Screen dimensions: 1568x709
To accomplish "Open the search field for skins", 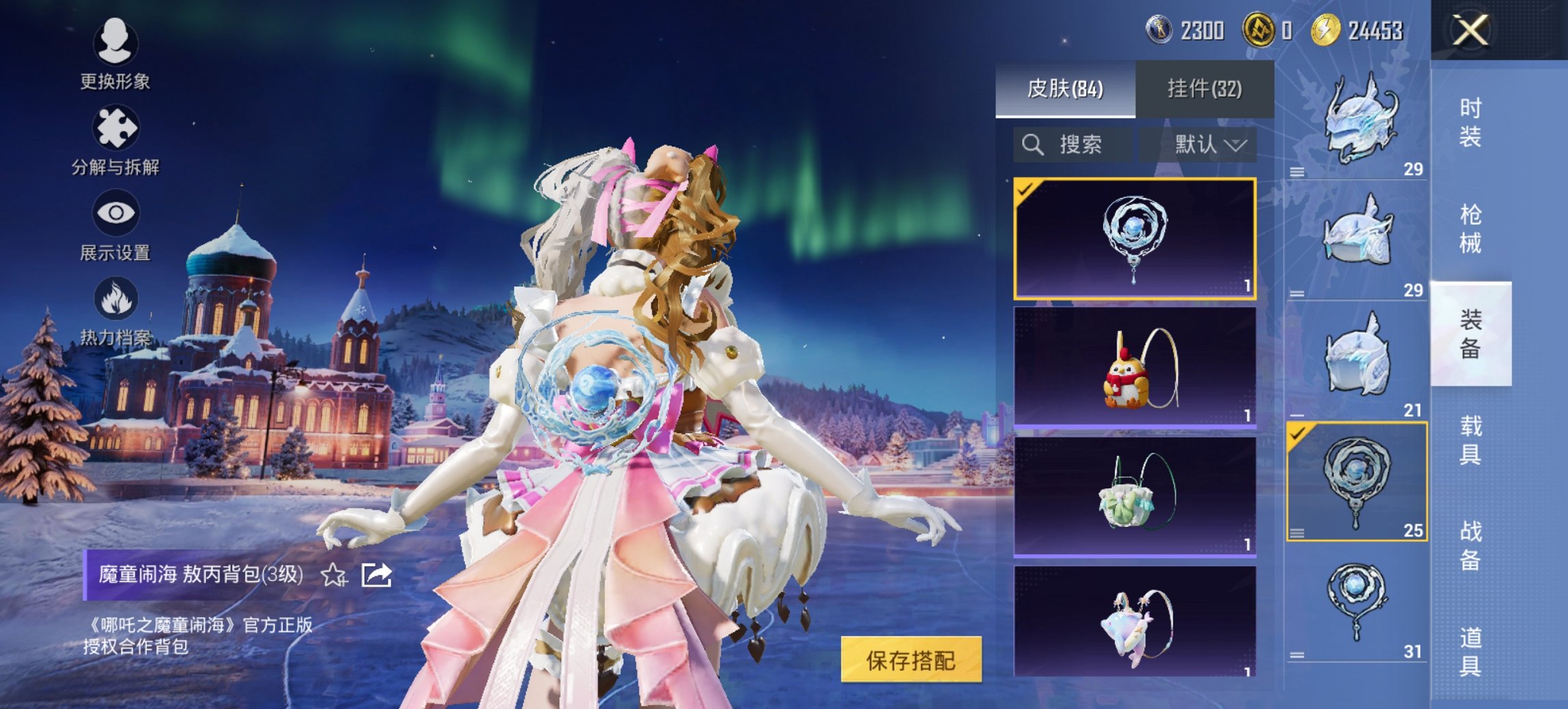I will pyautogui.click(x=1064, y=146).
